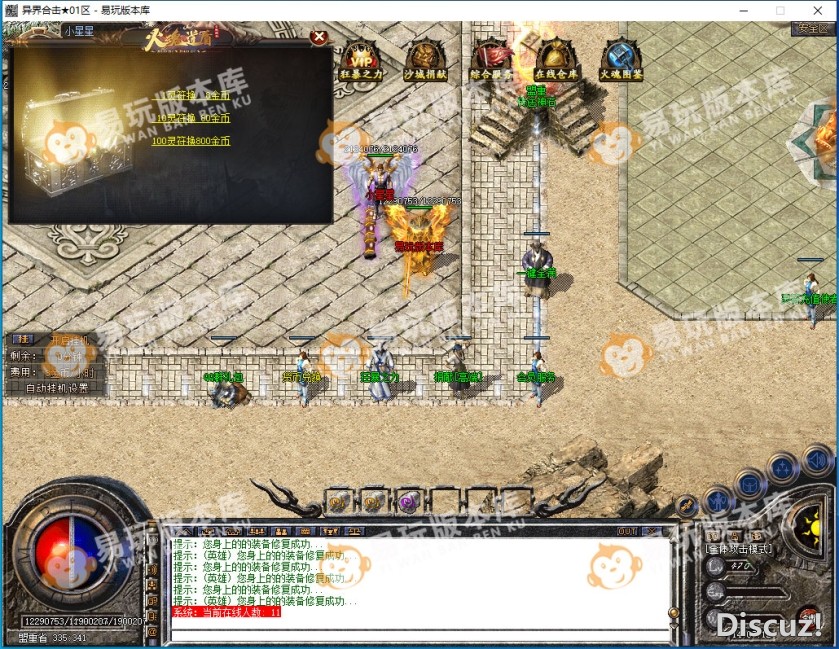Open the 沙城捐献 donation icon
Viewport: 839px width, 649px height.
point(426,61)
